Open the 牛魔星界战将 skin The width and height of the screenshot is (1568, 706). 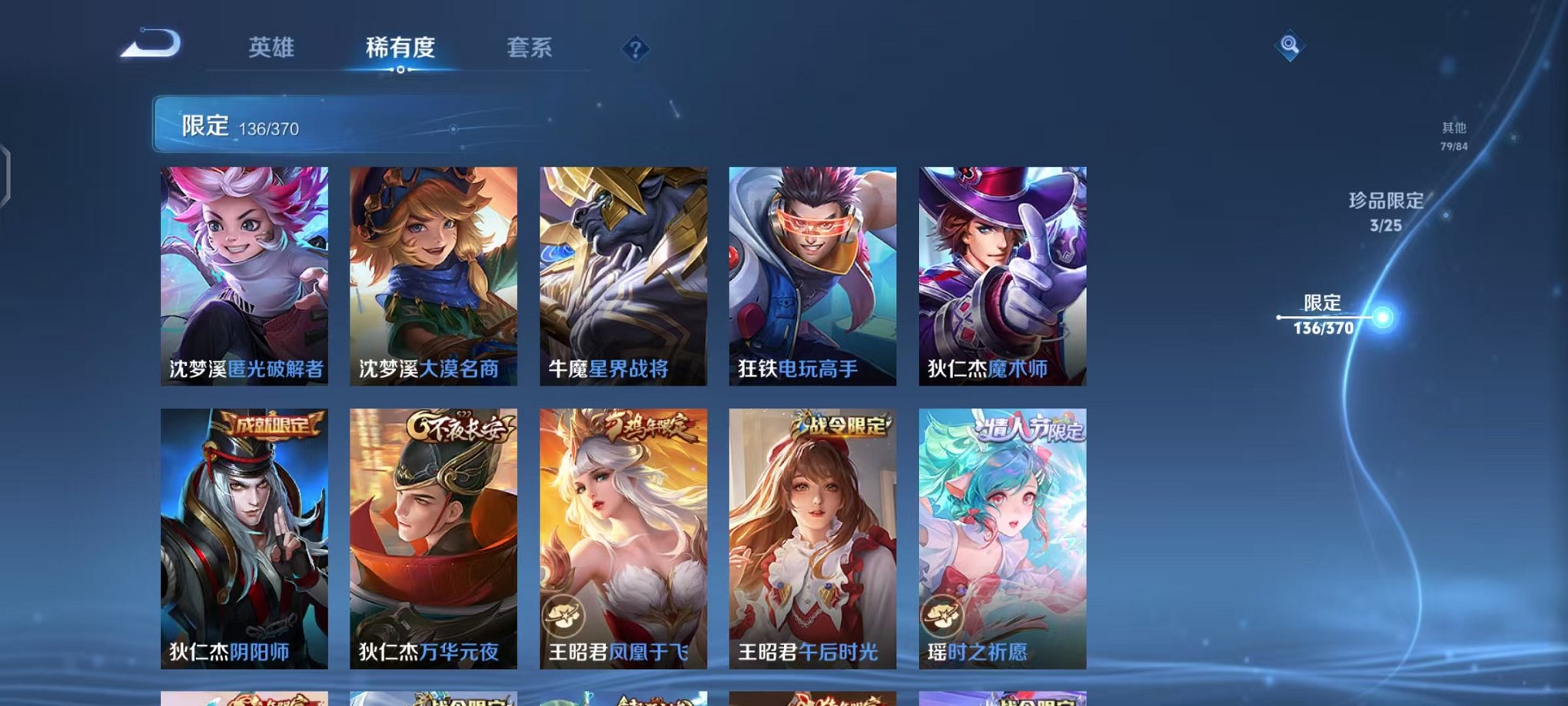click(x=623, y=277)
